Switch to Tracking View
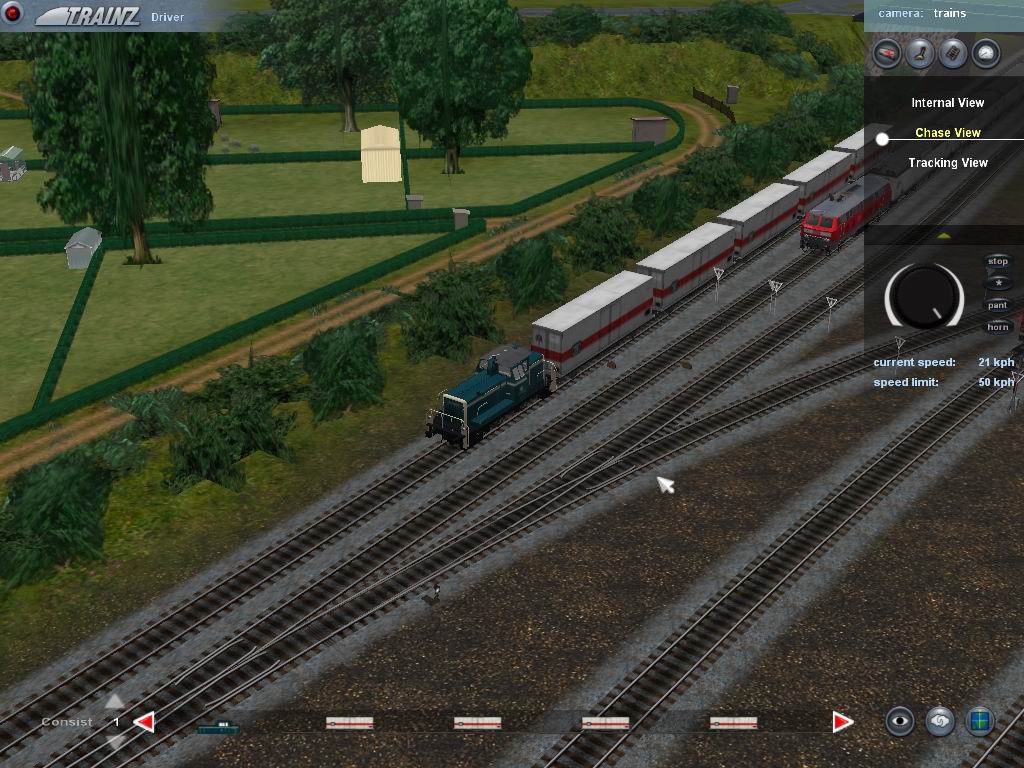Screen dimensions: 1024x768 click(947, 163)
